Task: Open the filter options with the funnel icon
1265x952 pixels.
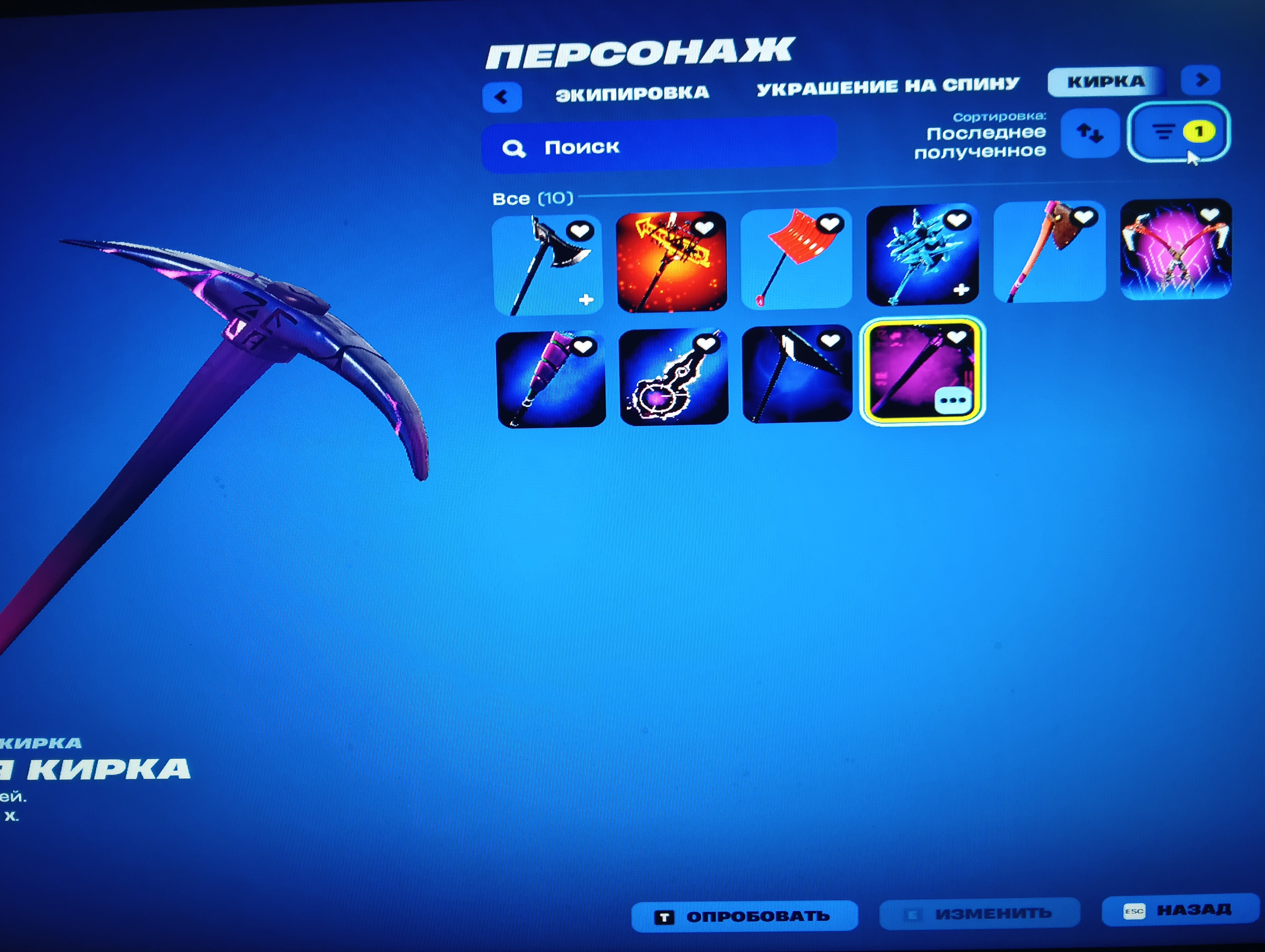Action: tap(1161, 133)
